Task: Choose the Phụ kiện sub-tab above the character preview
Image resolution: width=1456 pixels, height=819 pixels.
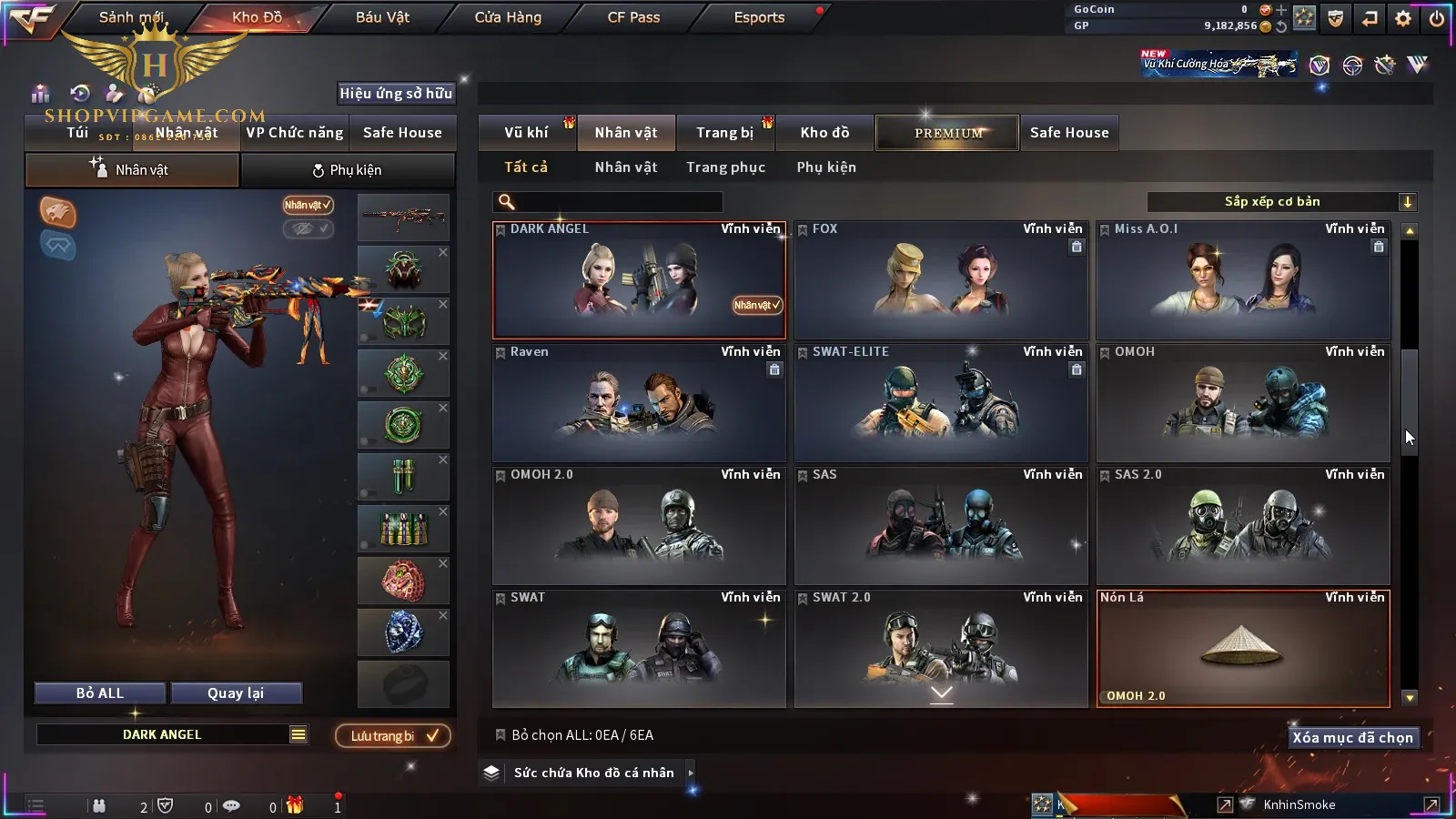Action: click(347, 170)
